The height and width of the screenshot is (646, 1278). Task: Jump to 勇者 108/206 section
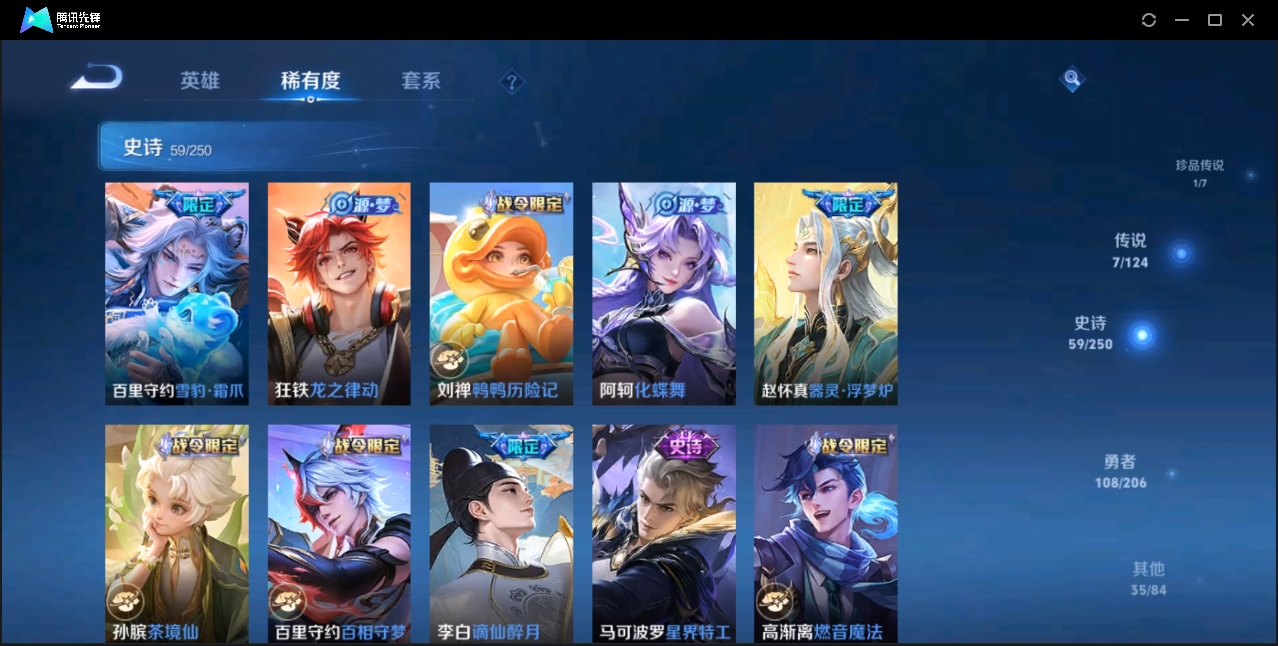point(1120,472)
